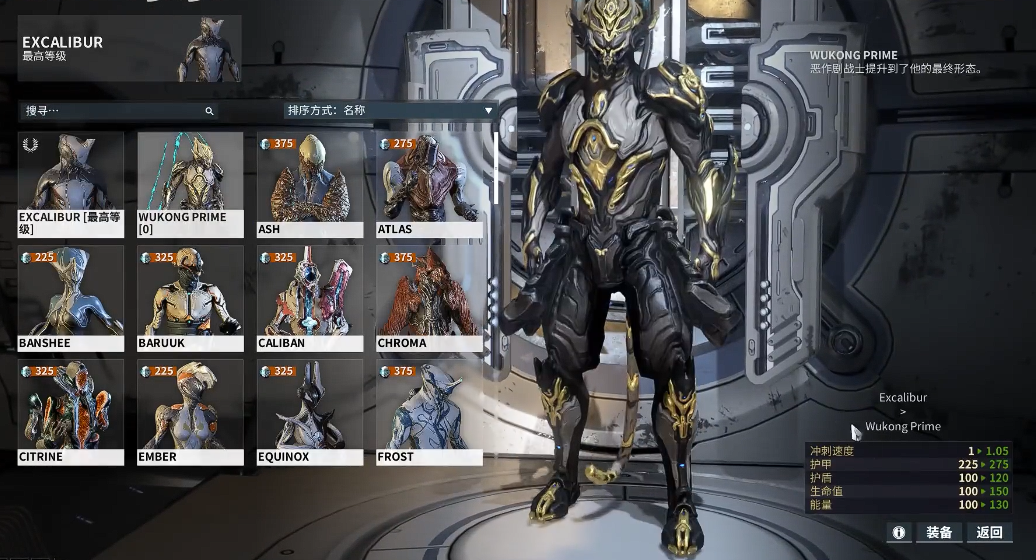Image resolution: width=1036 pixels, height=560 pixels.
Task: Select the Banshee warframe tile
Action: (71, 298)
